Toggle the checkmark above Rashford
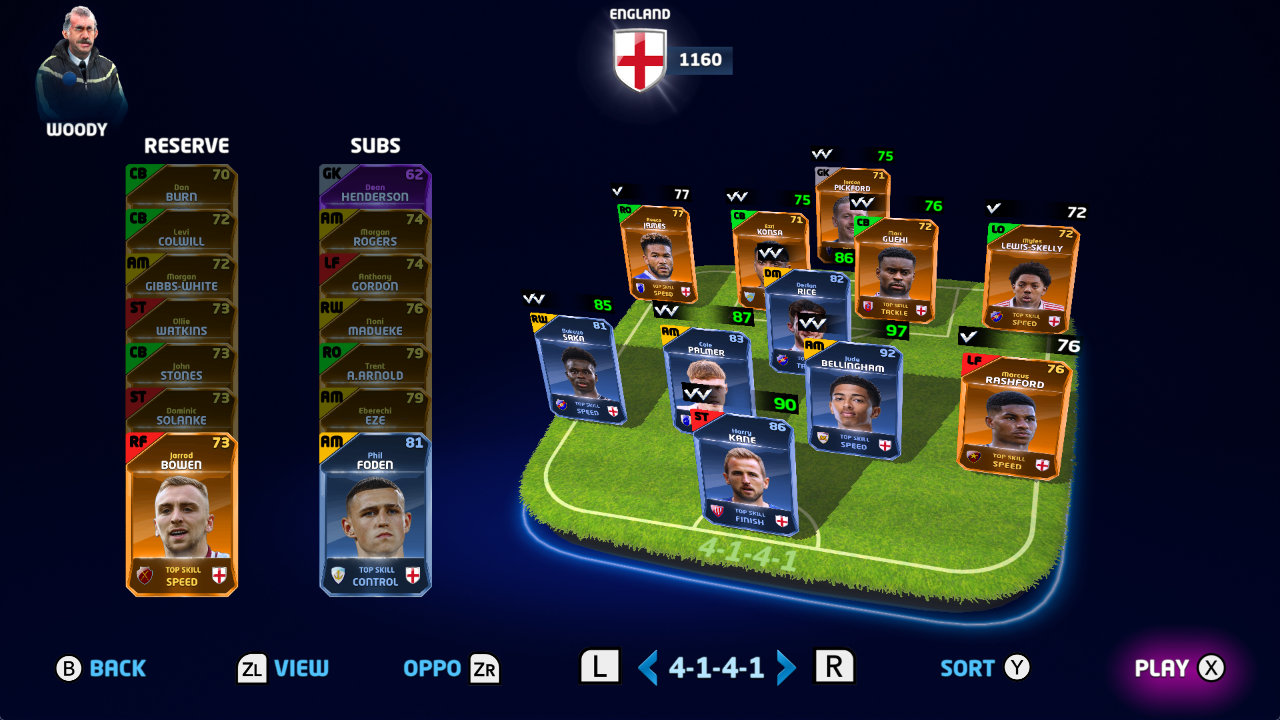The image size is (1280, 720). (x=968, y=337)
